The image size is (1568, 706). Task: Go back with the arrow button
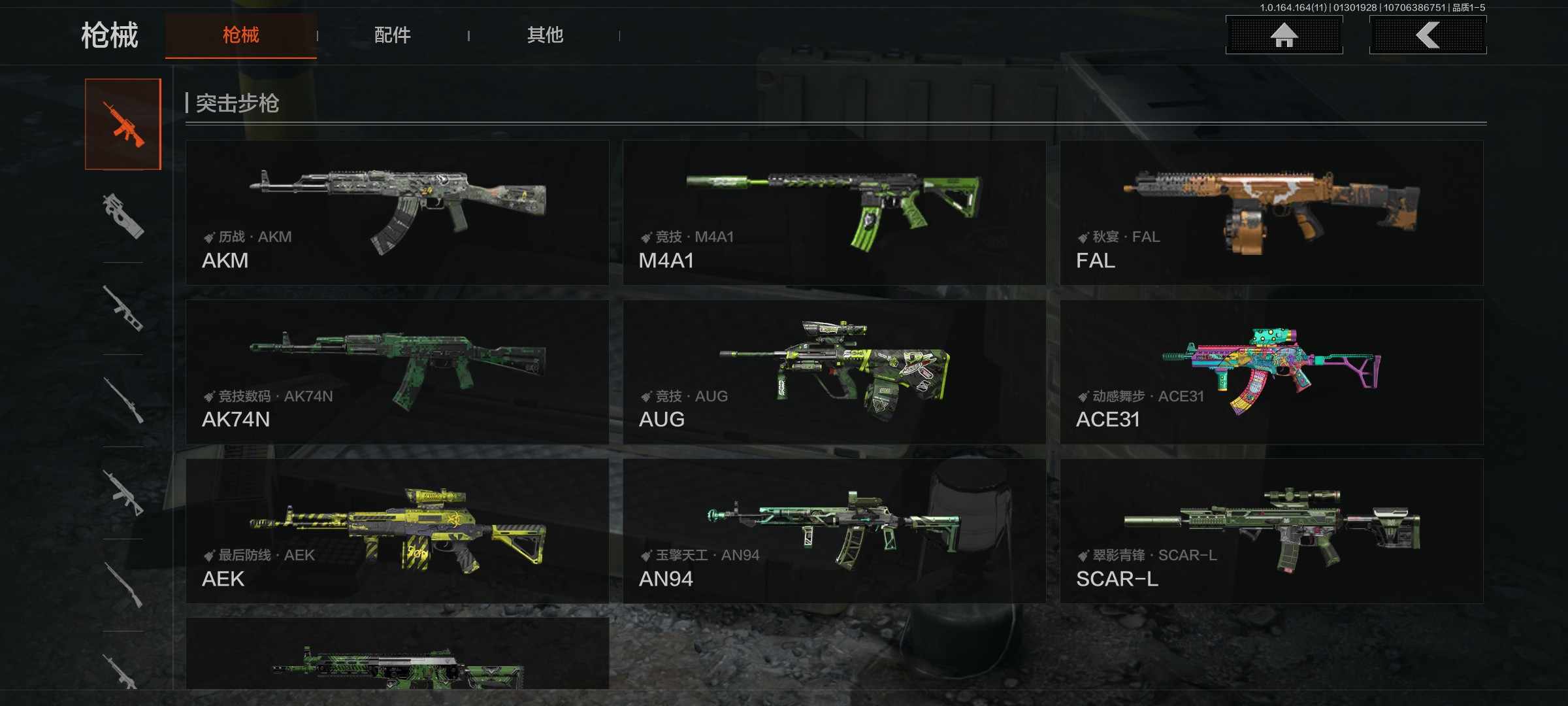[x=1428, y=35]
